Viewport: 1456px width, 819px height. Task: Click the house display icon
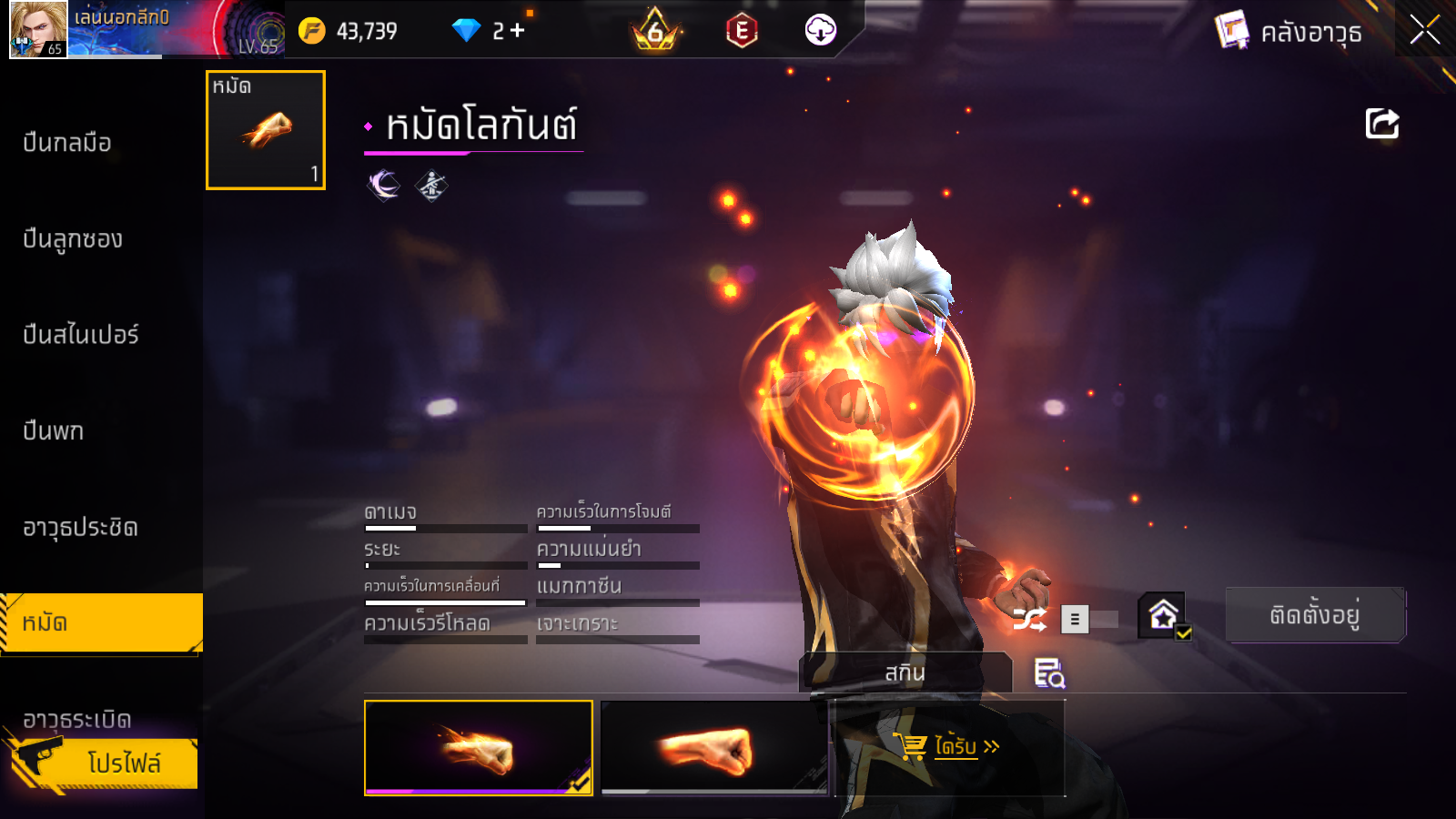pyautogui.click(x=1164, y=616)
